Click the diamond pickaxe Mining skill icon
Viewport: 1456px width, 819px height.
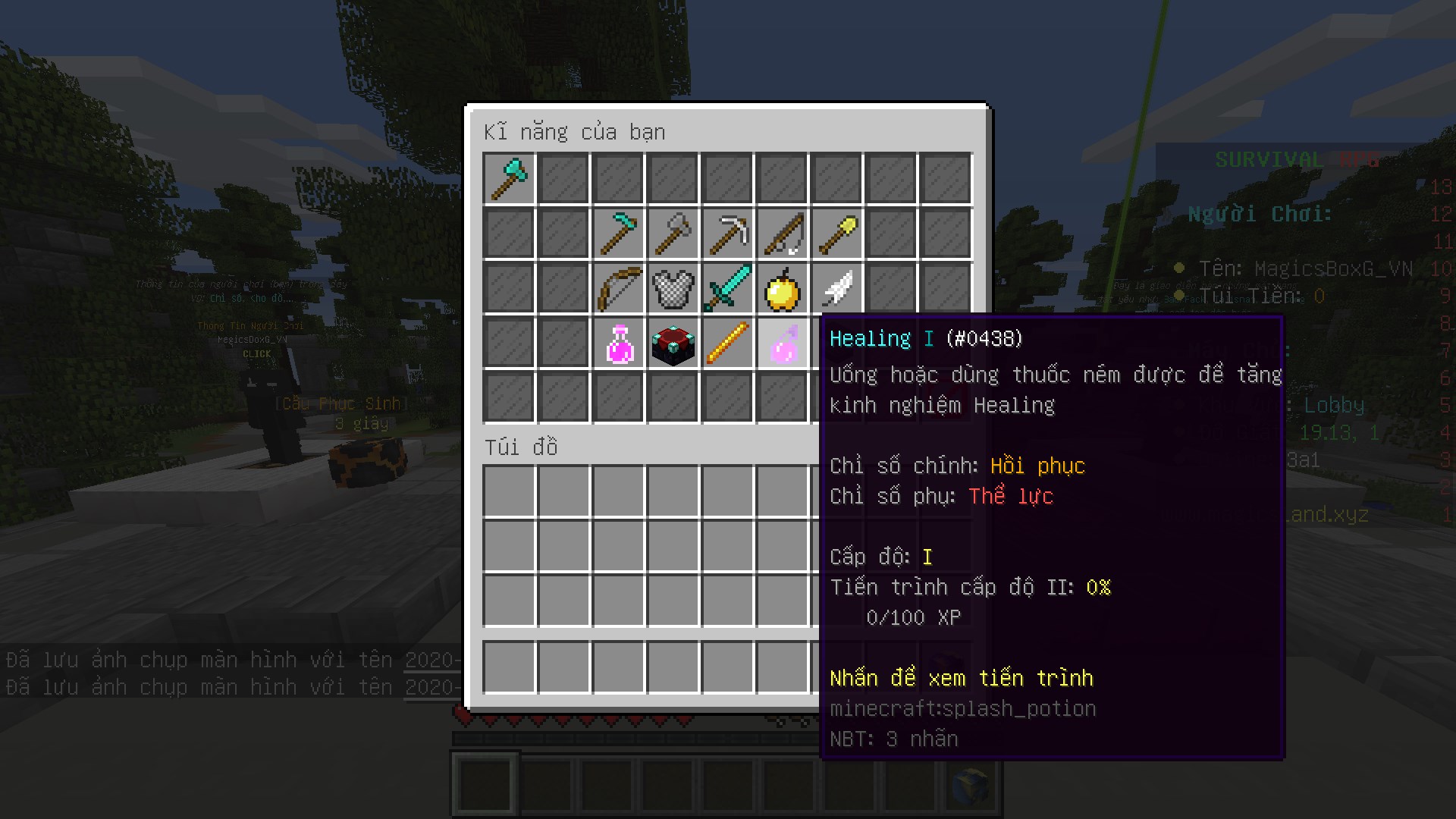618,233
